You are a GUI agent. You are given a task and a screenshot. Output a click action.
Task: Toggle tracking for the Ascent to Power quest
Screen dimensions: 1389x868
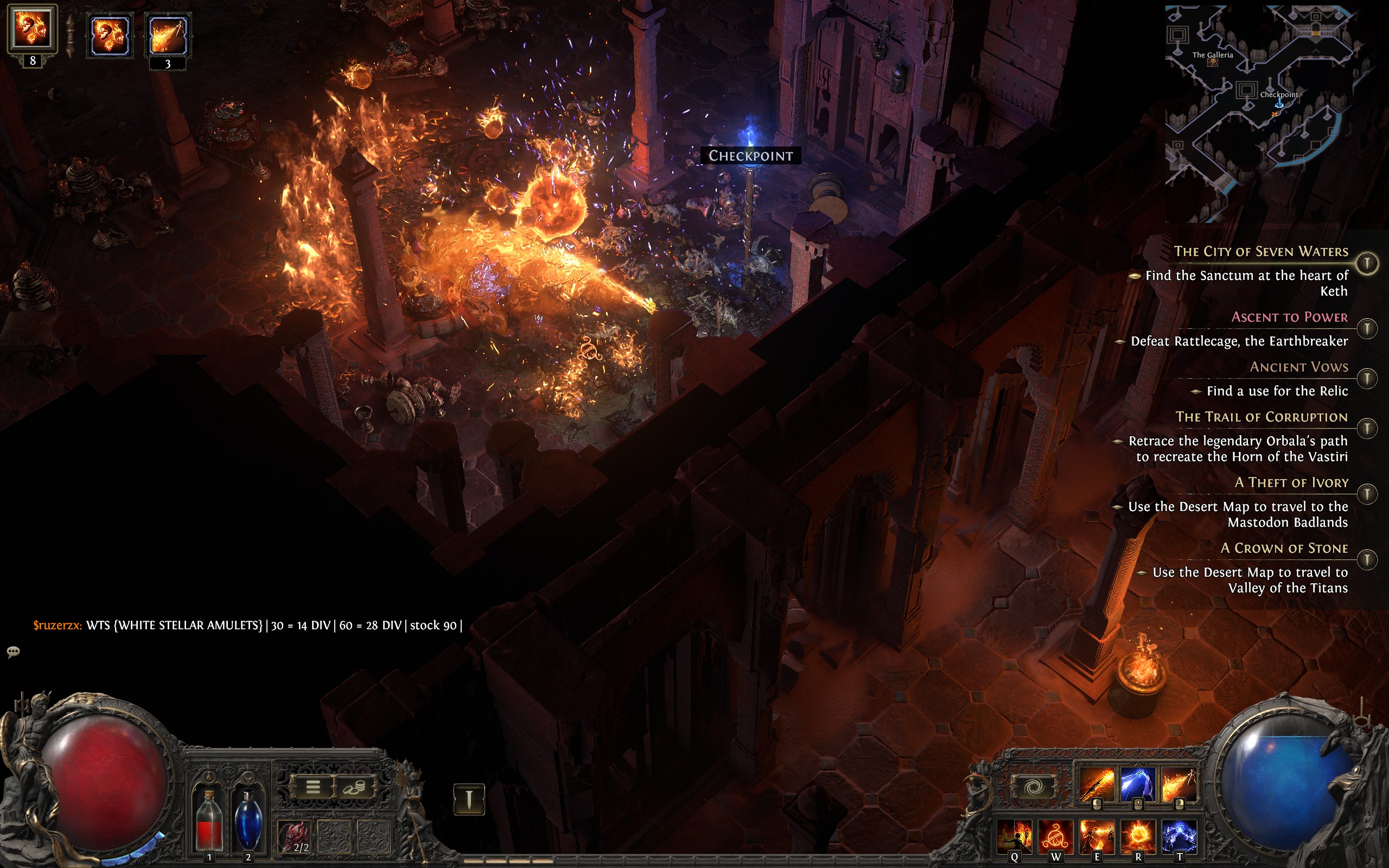pyautogui.click(x=1369, y=329)
